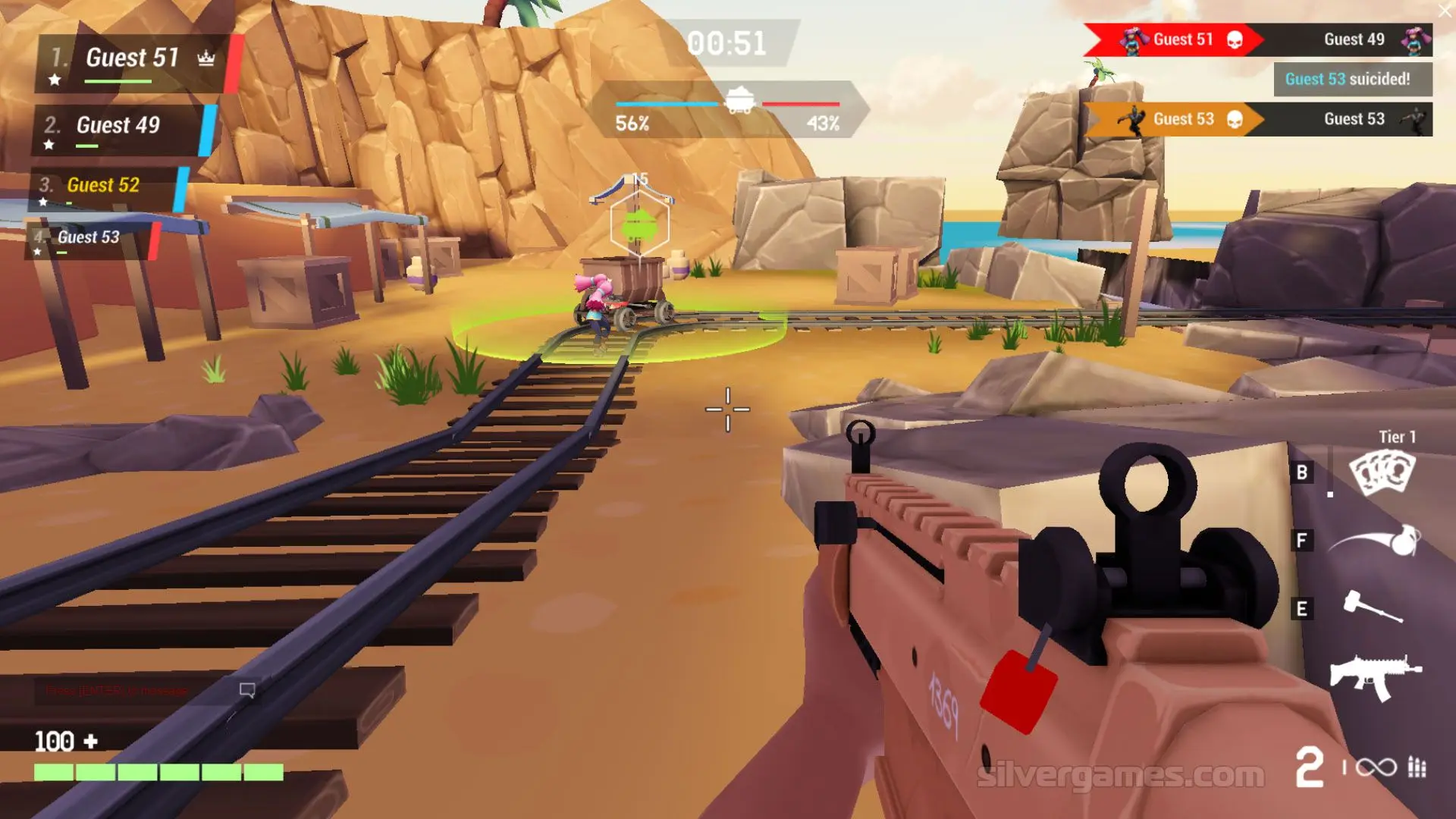Choose the hammer melee weapon icon

point(1373,607)
